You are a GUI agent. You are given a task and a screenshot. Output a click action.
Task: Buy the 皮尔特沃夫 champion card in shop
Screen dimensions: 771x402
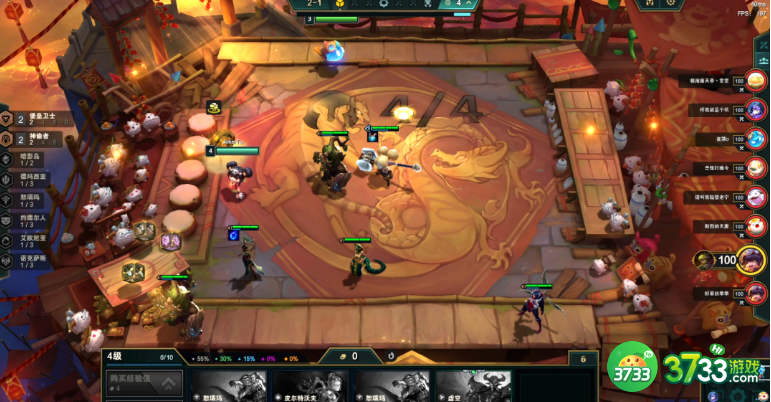308,386
